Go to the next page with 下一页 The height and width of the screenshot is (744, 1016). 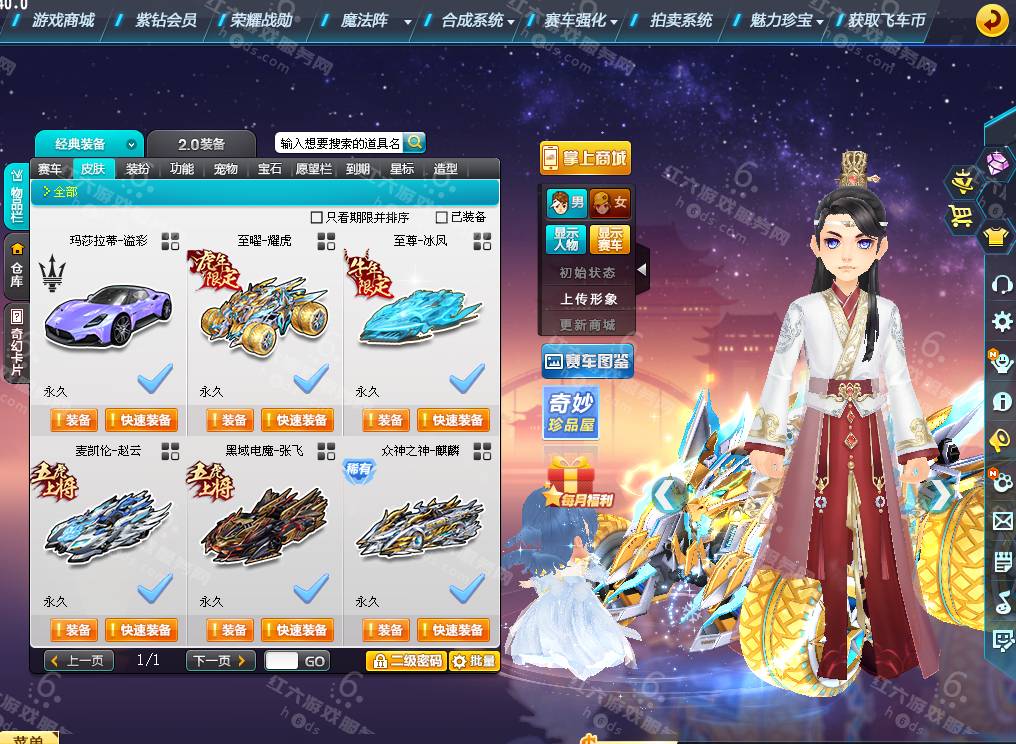[x=220, y=661]
